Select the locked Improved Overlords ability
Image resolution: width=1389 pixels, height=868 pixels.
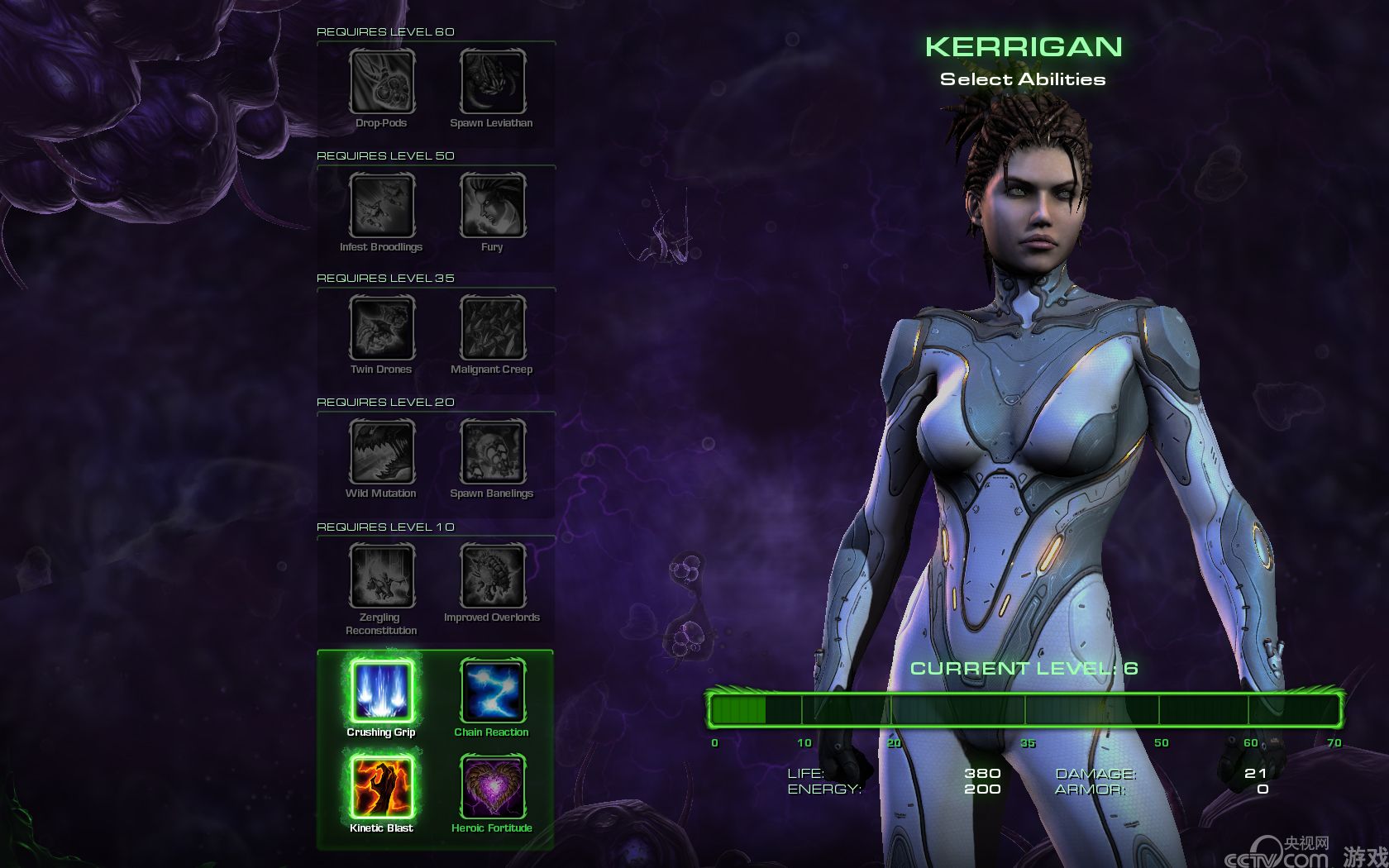(493, 575)
